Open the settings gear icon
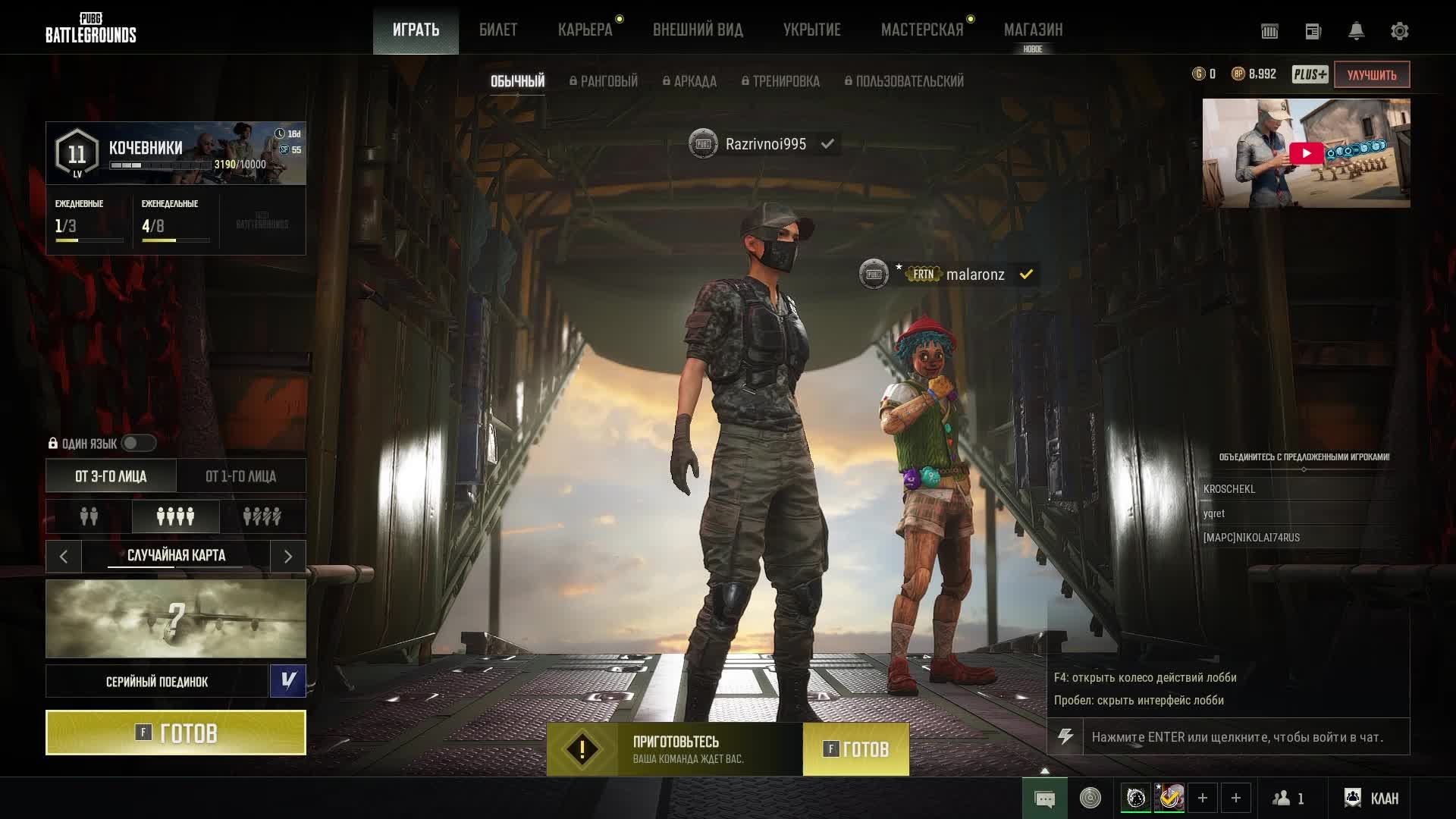Screen dimensions: 1456x819 (1401, 31)
